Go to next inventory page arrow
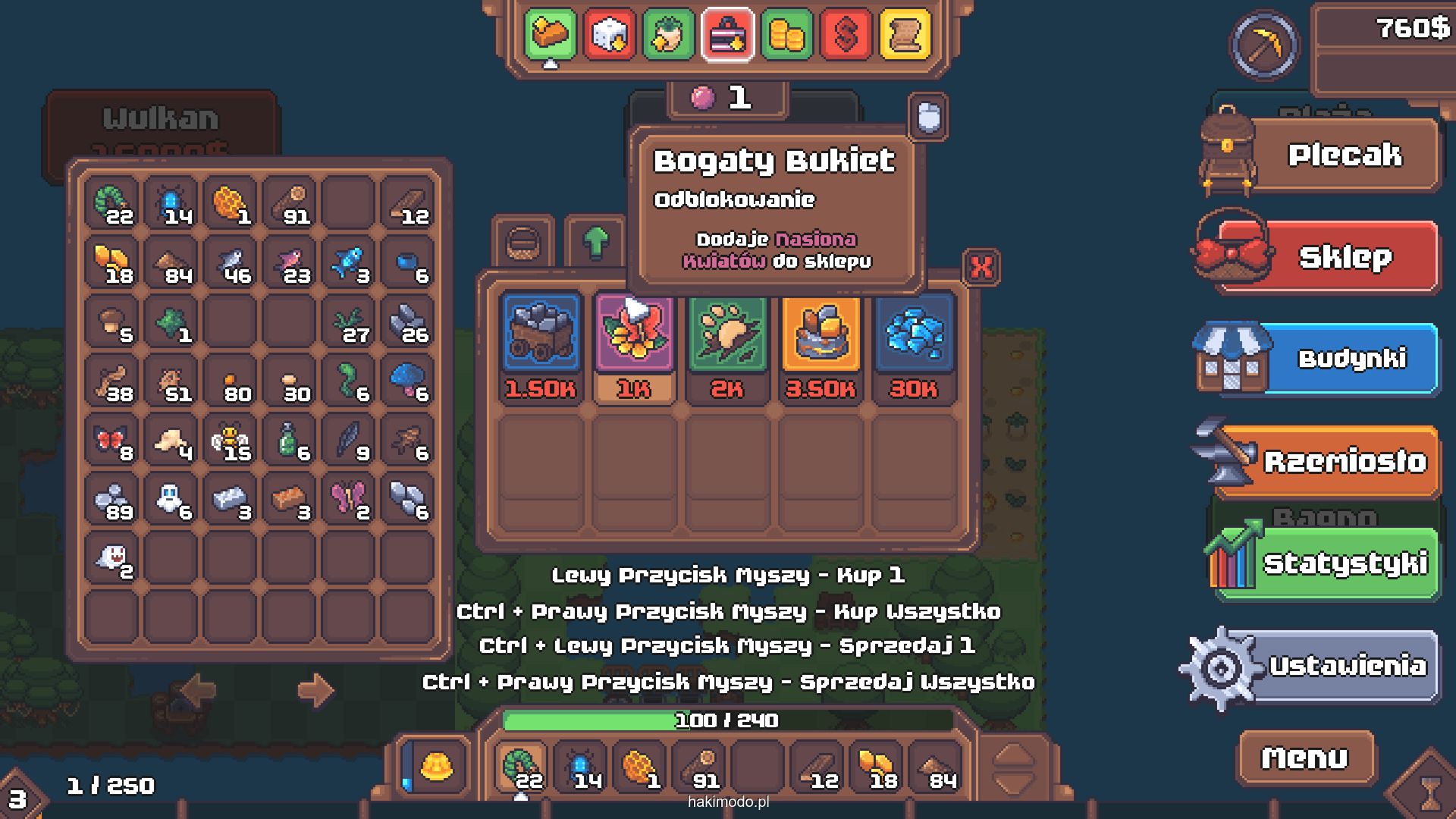This screenshot has height=819, width=1456. click(315, 689)
